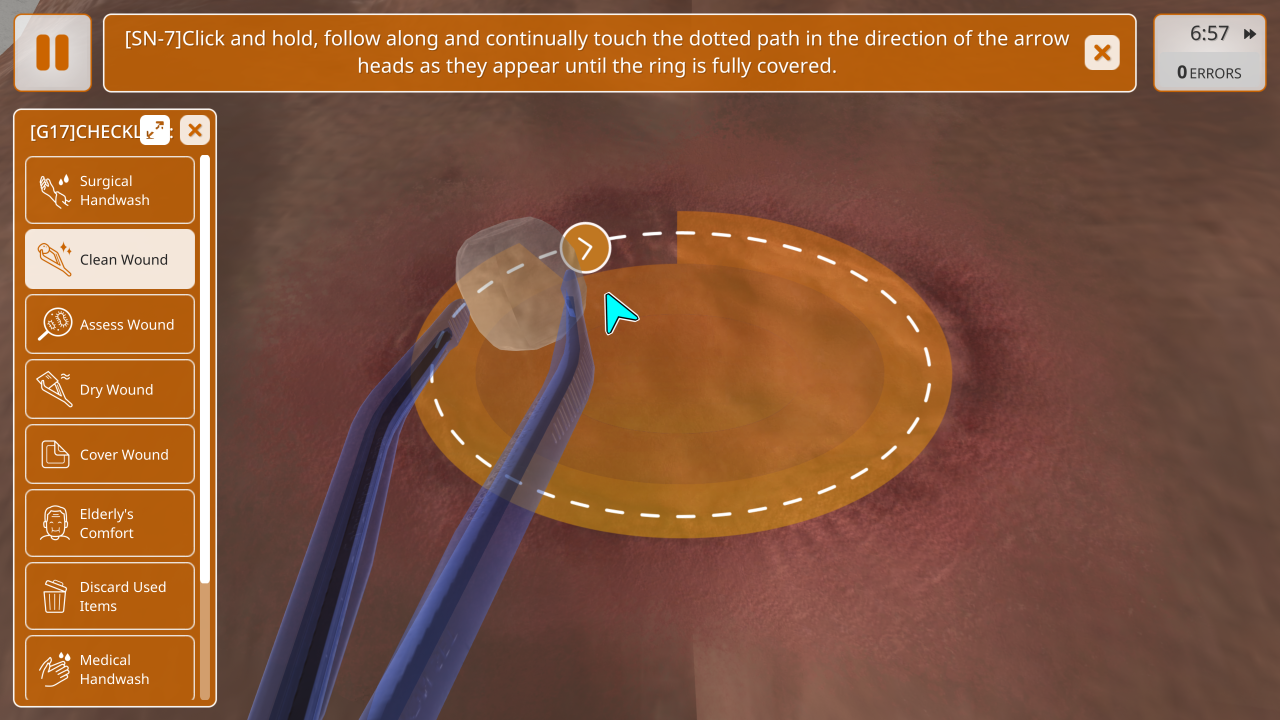
Task: Click the arrow marker on the dotted path
Action: click(585, 248)
